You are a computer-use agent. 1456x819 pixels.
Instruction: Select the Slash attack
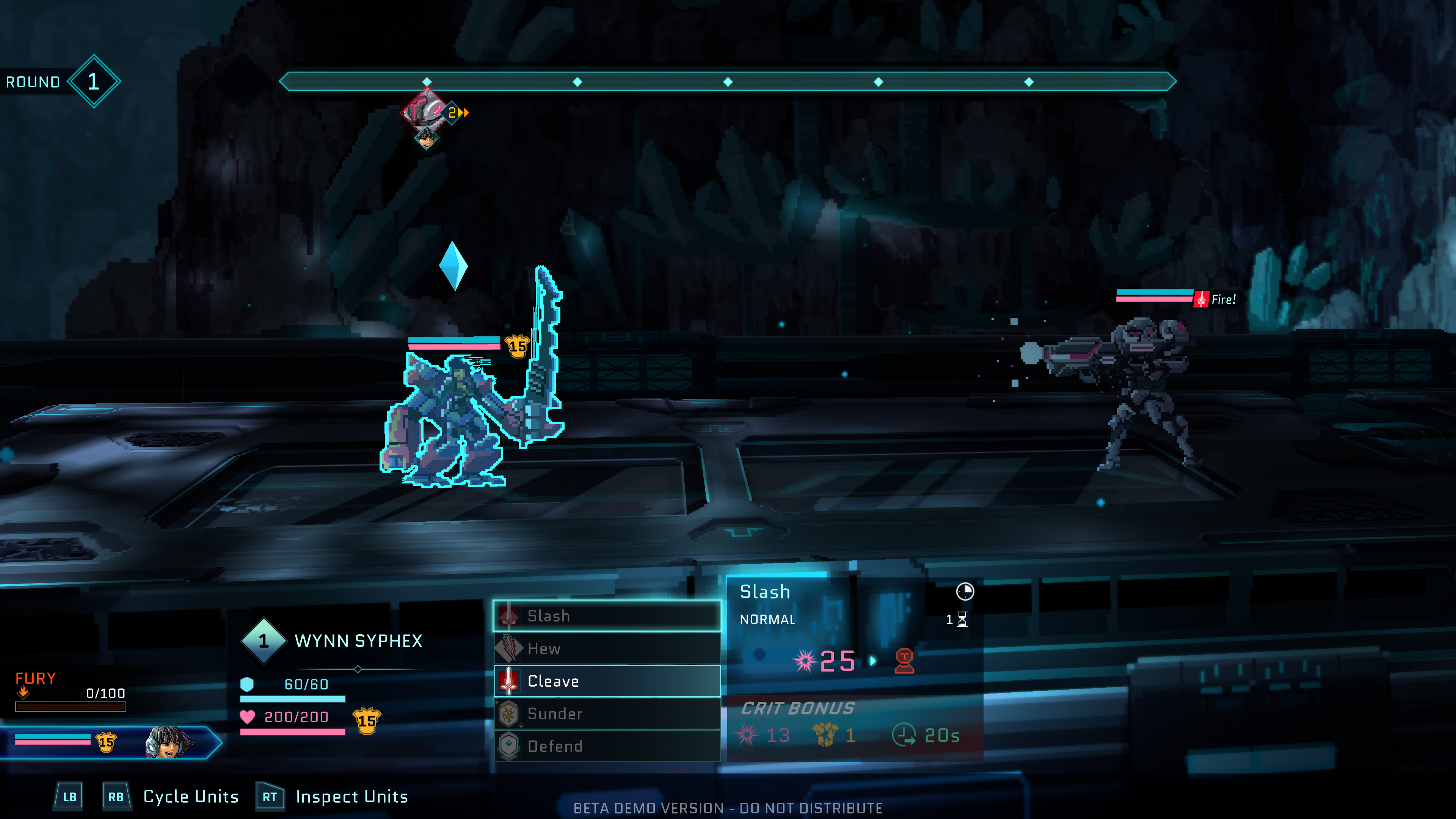pyautogui.click(x=607, y=616)
